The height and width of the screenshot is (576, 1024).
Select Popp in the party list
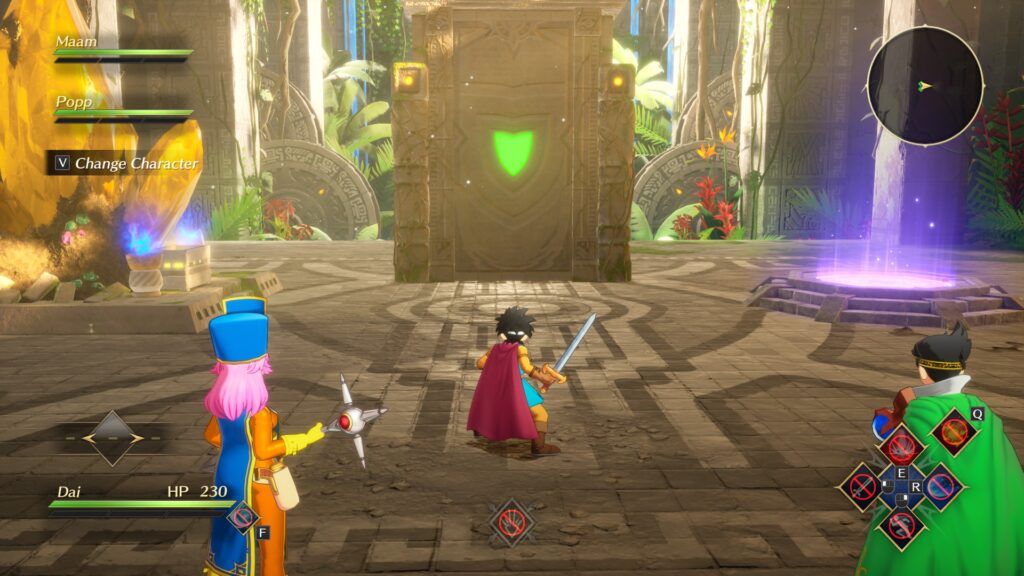click(74, 102)
